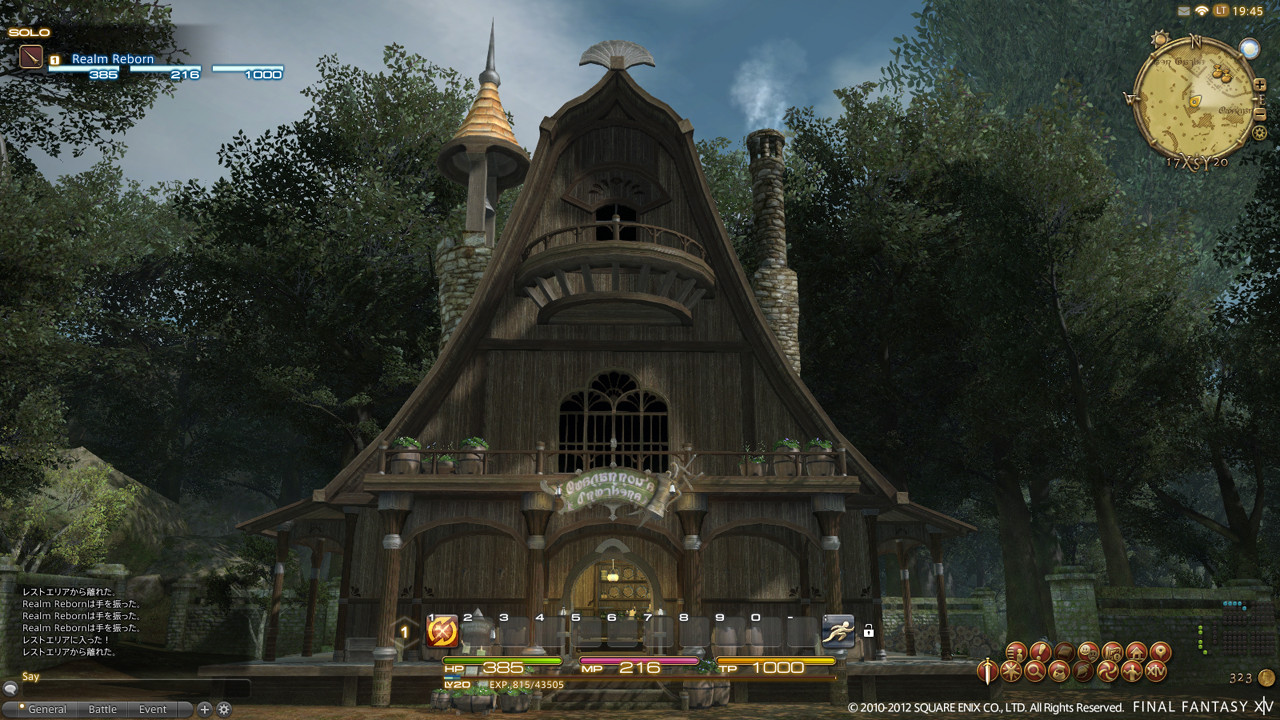Zoom out the minimap with minus button
Viewport: 1280px width, 720px height.
1259,113
